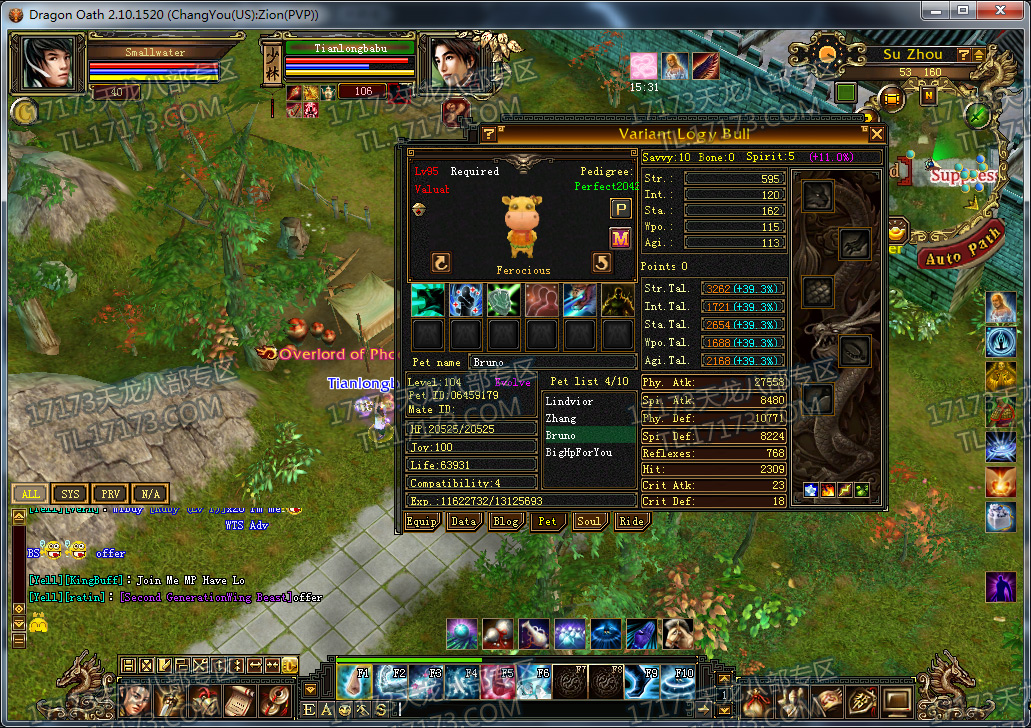Open the Data tab
1031x728 pixels.
[463, 521]
